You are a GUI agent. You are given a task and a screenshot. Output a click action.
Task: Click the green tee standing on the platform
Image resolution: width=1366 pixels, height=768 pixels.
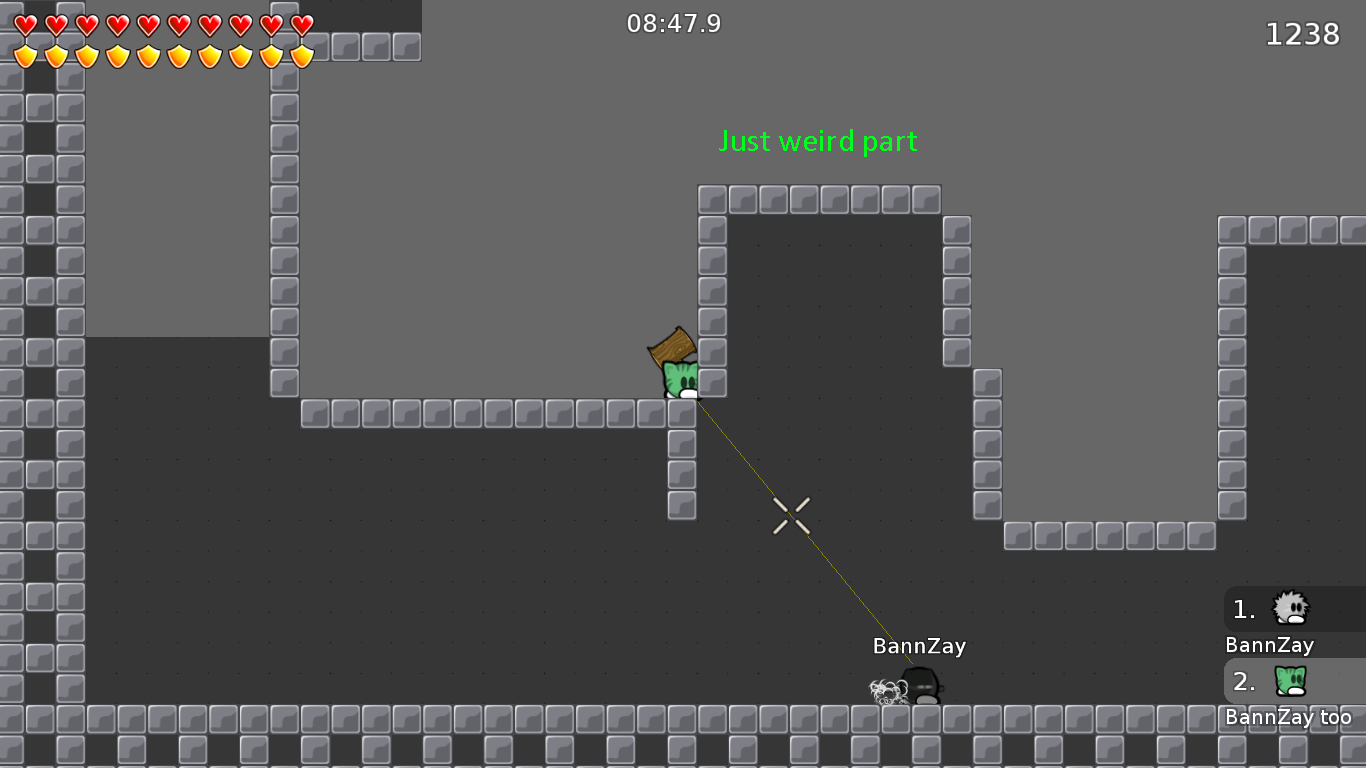point(679,378)
